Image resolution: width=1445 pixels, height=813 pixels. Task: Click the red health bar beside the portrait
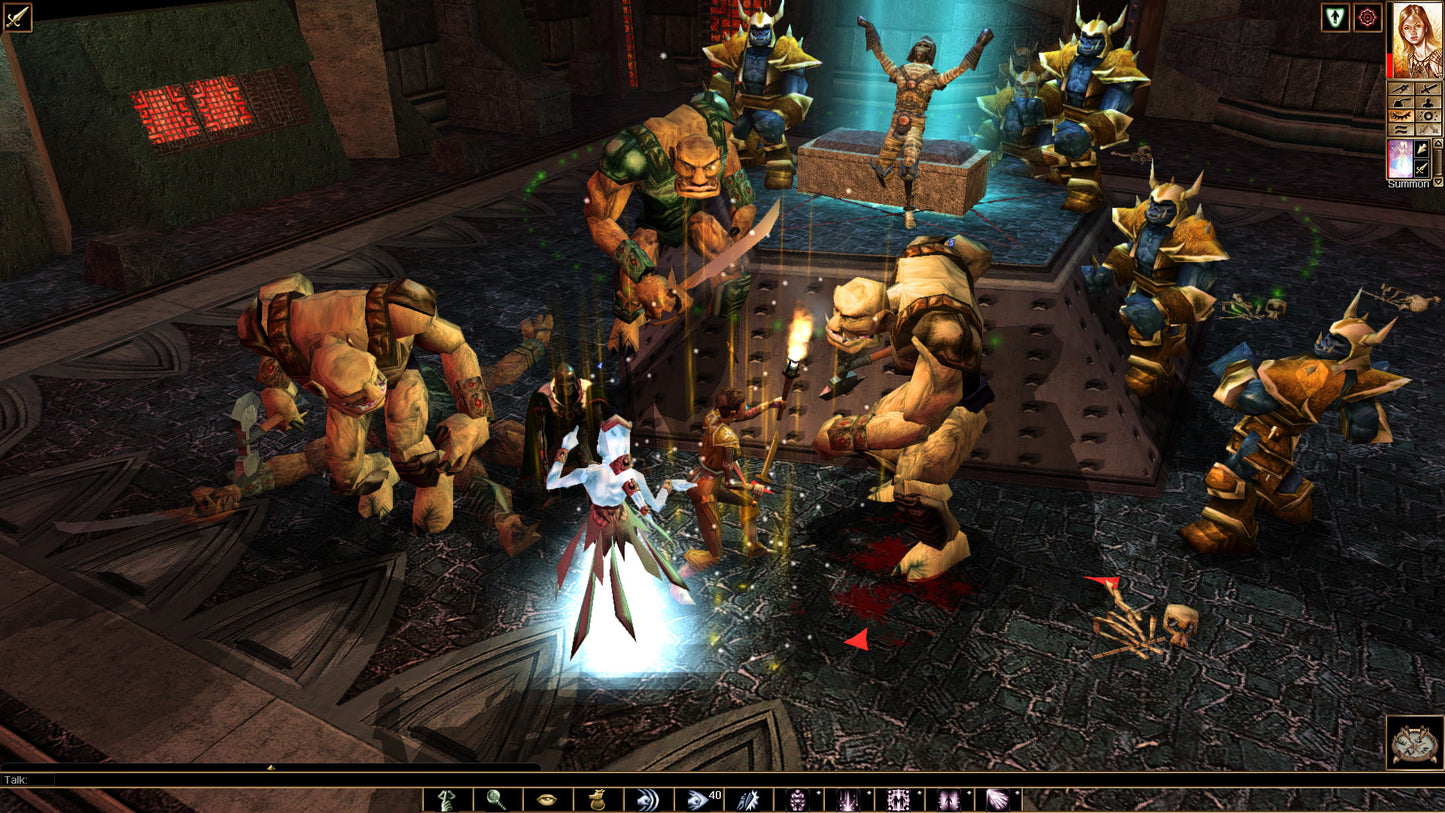[1390, 64]
